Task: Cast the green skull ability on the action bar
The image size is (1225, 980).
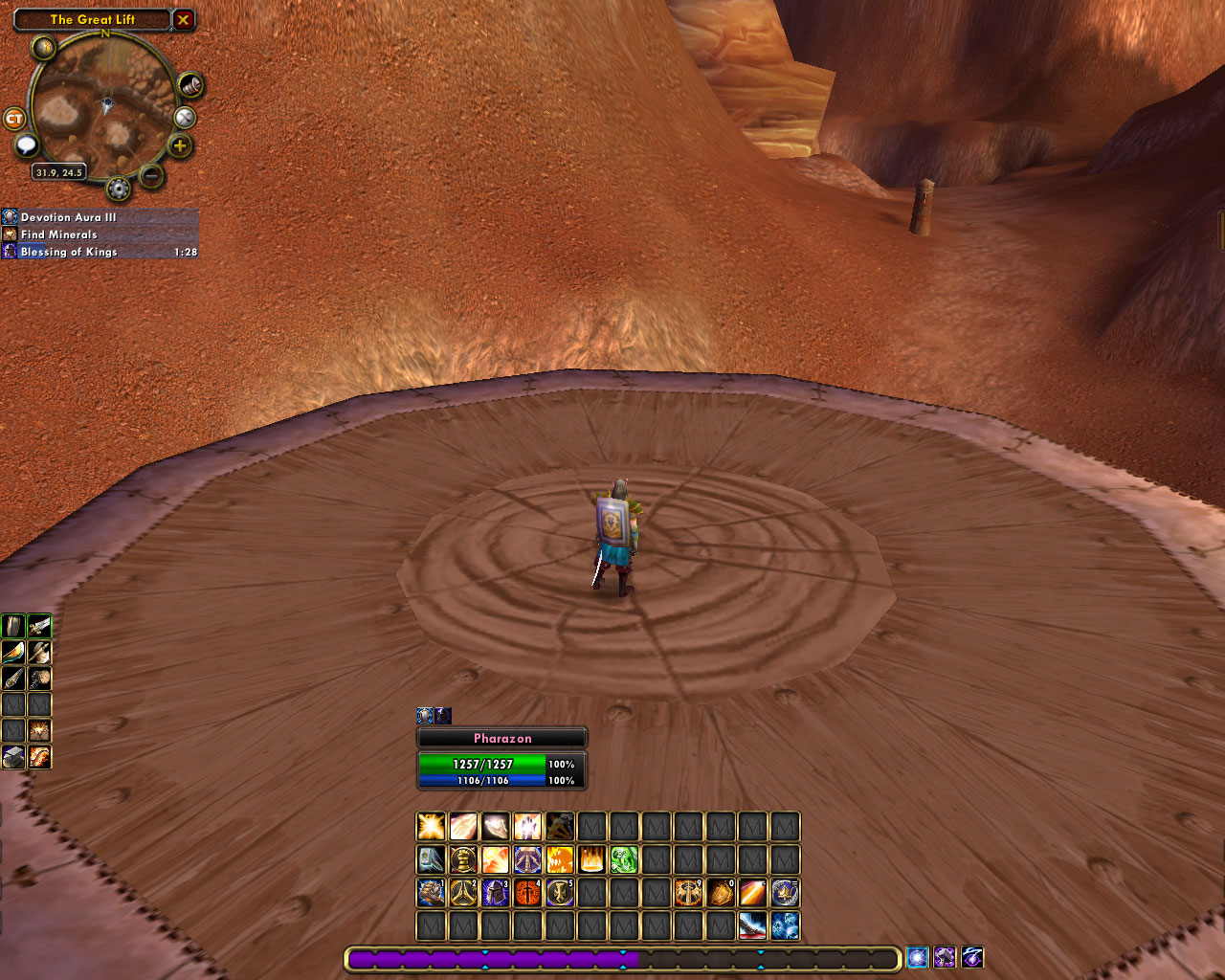Action: [x=624, y=859]
